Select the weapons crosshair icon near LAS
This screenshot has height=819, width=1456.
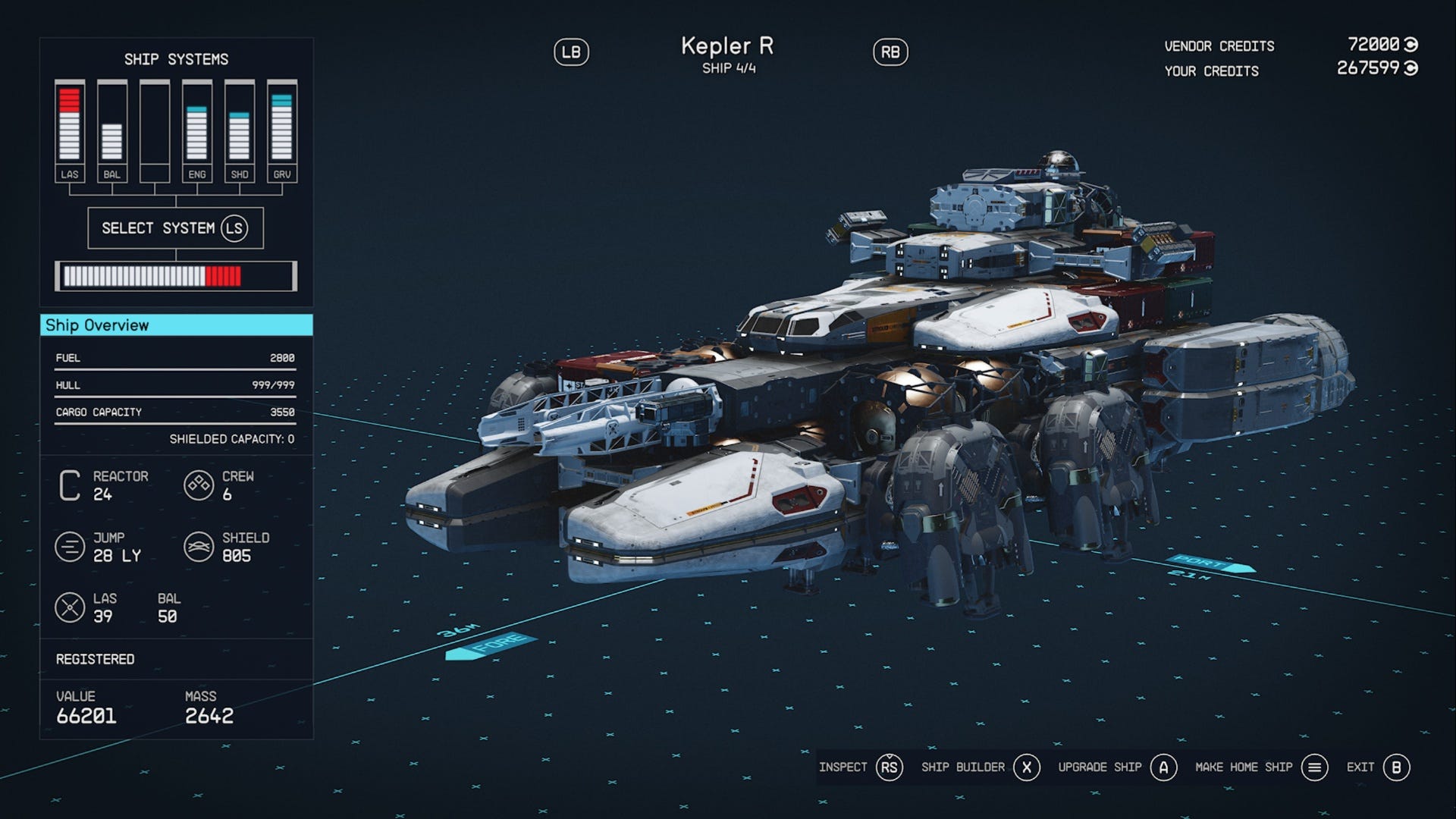(x=68, y=607)
